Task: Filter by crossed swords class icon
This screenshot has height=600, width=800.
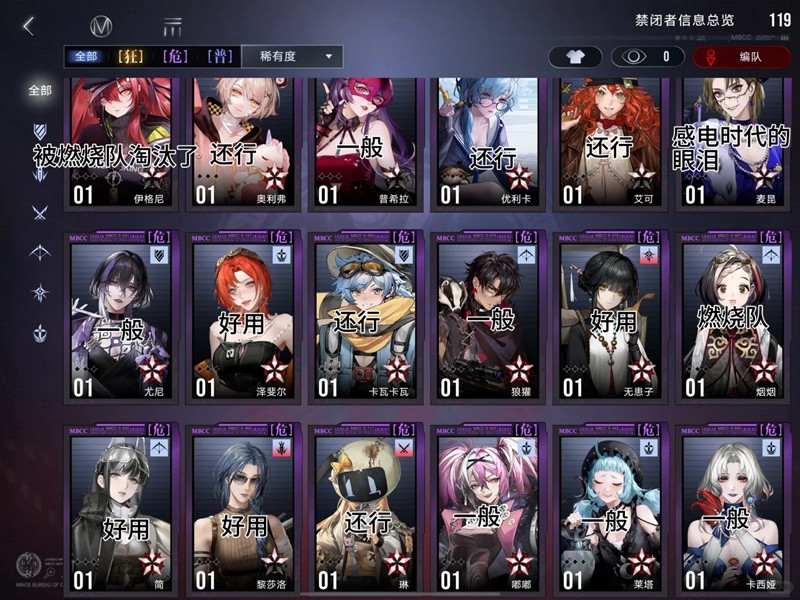Action: 40,212
